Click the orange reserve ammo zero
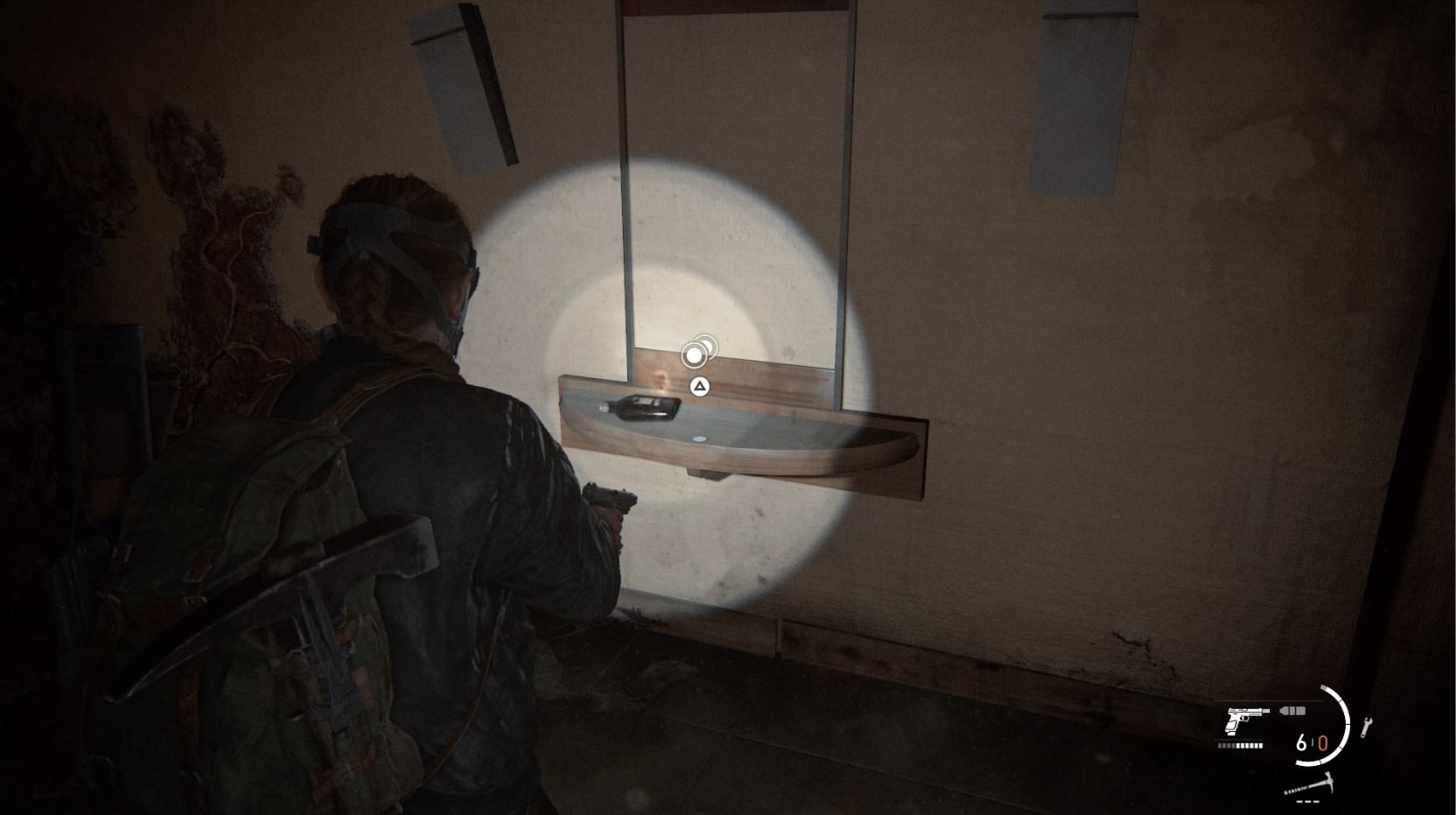1456x815 pixels. coord(1324,742)
